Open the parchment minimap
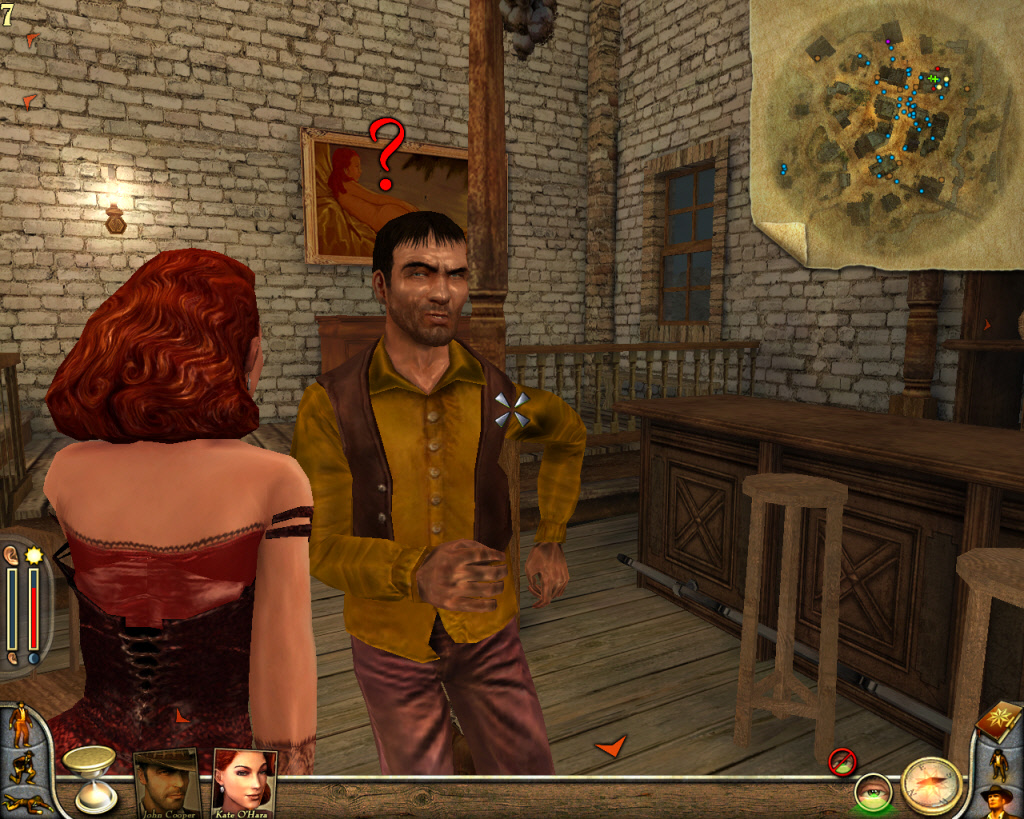1024x819 pixels. [x=888, y=132]
